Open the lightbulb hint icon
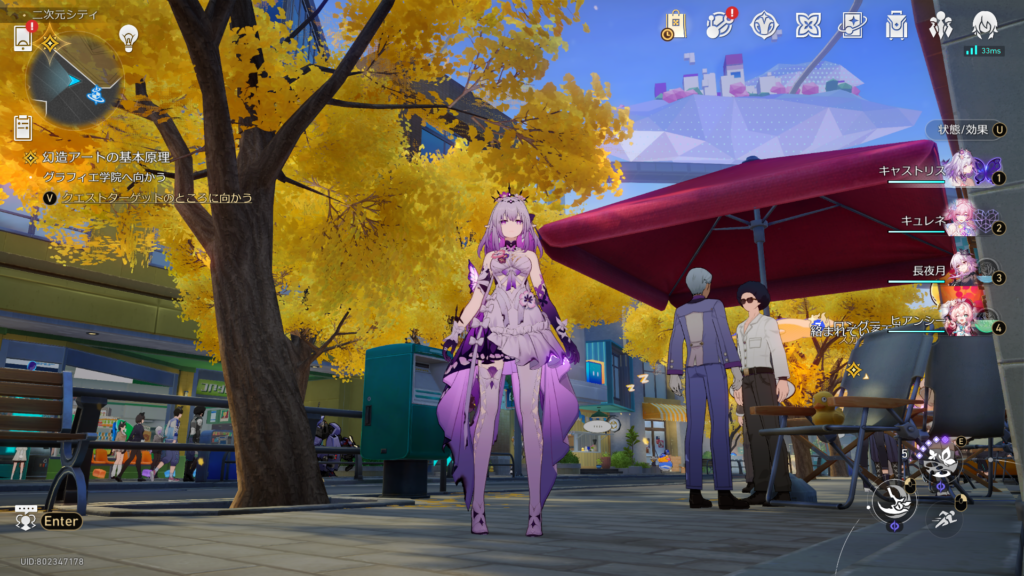1024x576 pixels. [x=128, y=37]
